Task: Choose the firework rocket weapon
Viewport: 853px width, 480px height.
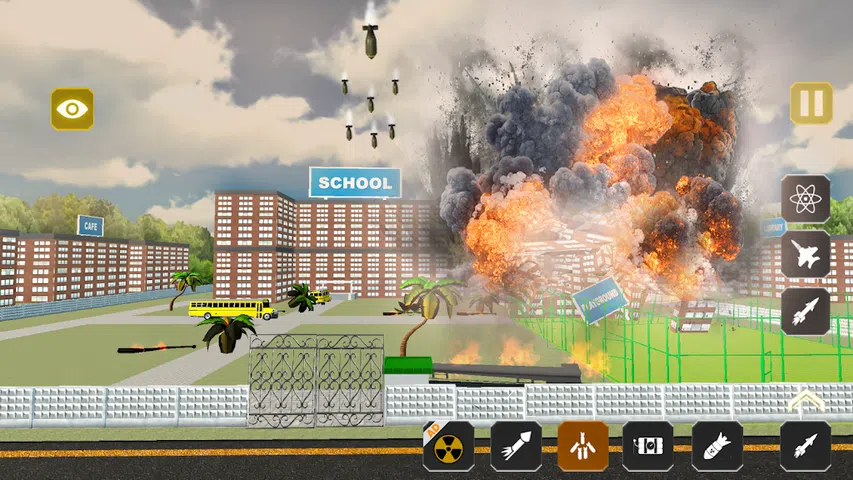Action: 516,446
